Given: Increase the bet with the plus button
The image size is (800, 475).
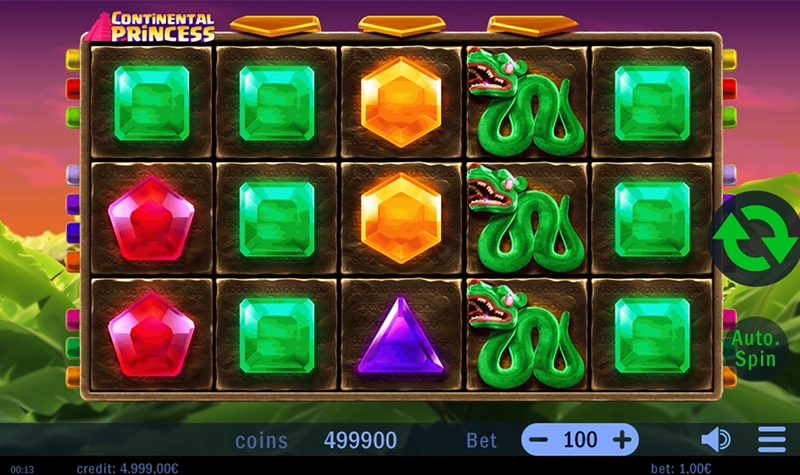Looking at the screenshot, I should point(621,440).
